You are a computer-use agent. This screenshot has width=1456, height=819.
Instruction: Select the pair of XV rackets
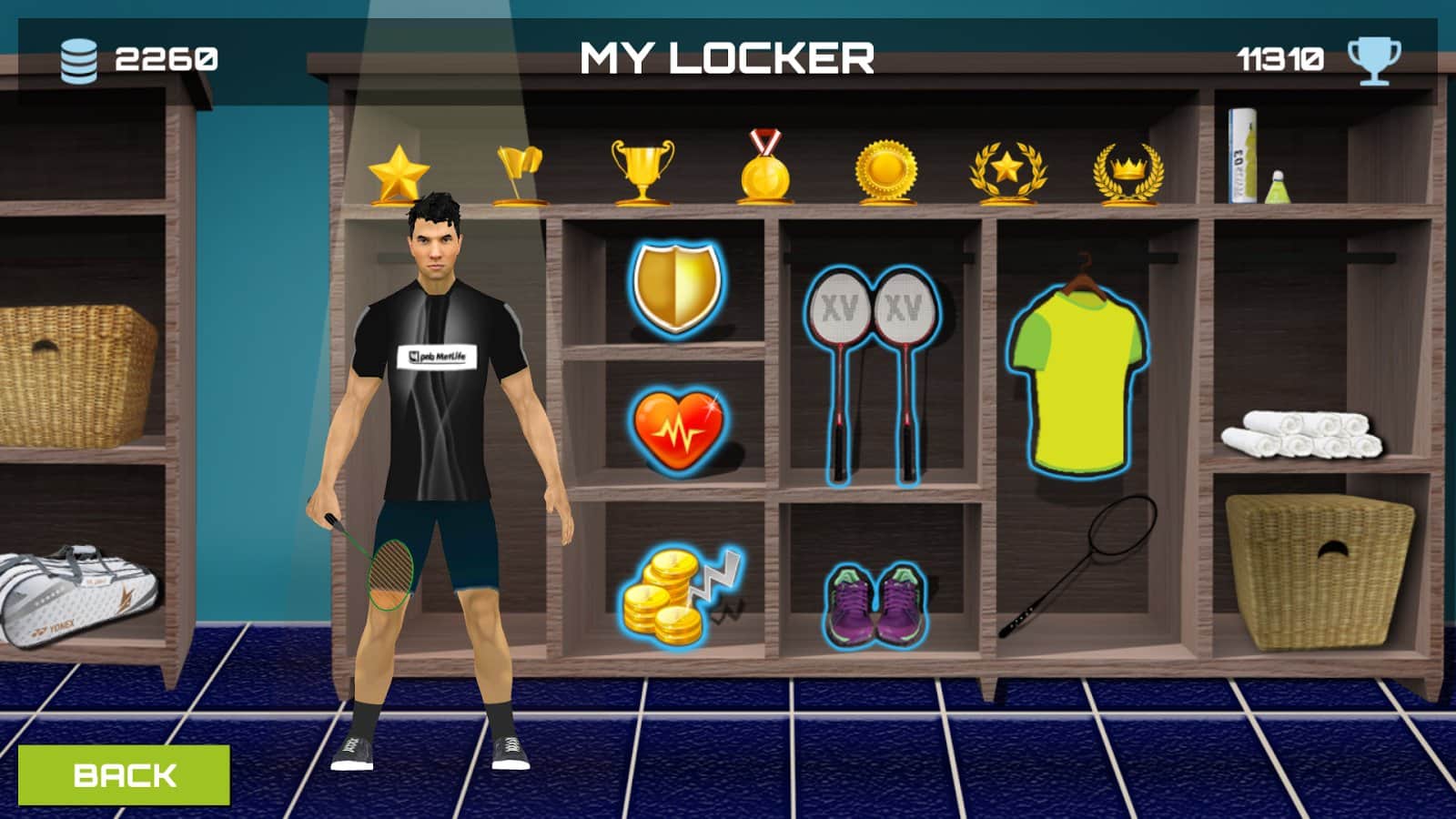tap(873, 373)
